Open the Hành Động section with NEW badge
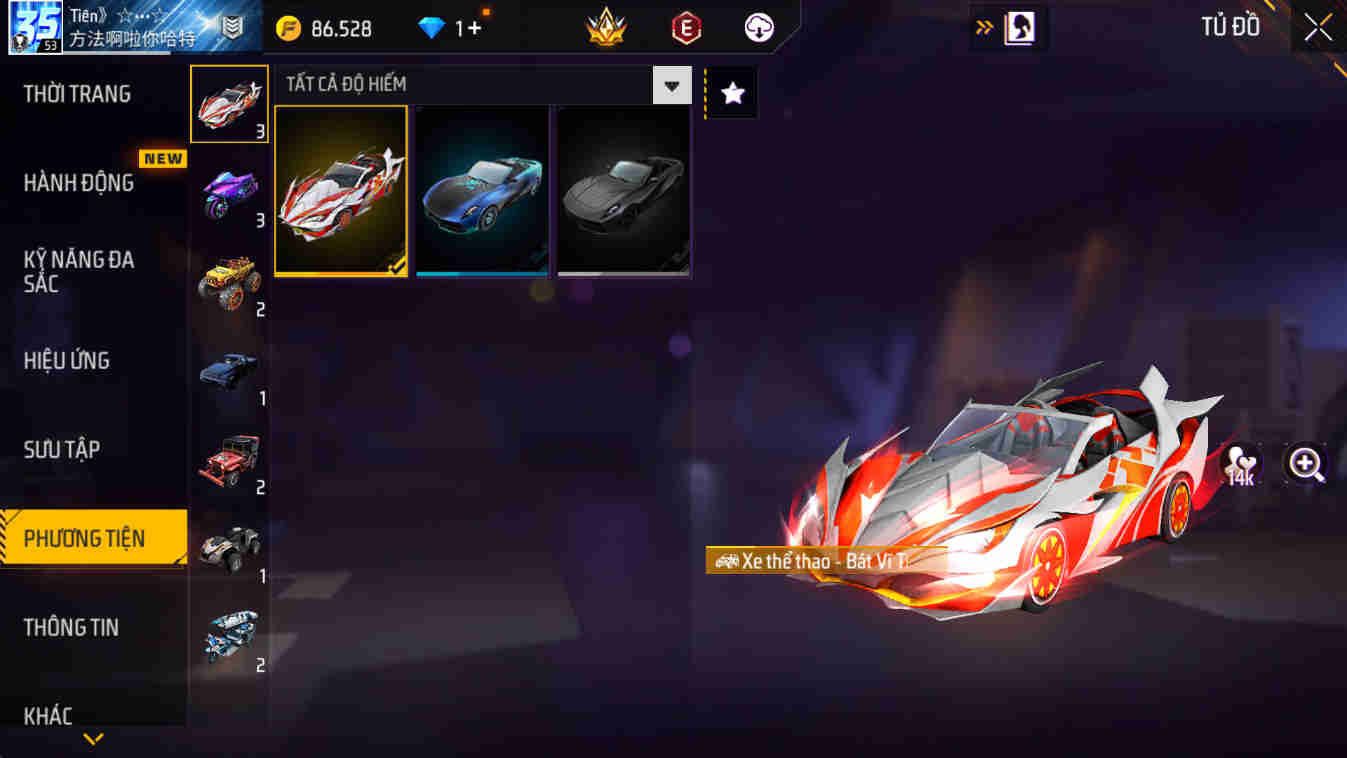The height and width of the screenshot is (758, 1347). pos(80,183)
